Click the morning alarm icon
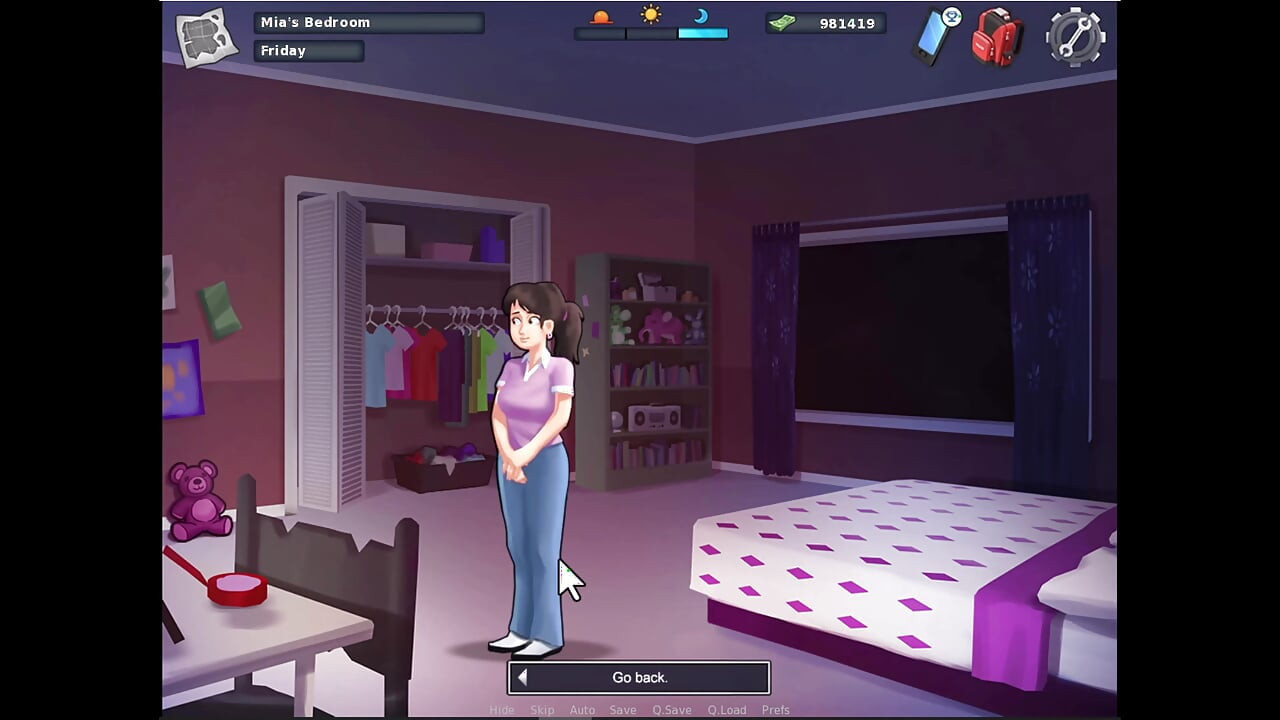Viewport: 1280px width, 720px height. (x=602, y=16)
